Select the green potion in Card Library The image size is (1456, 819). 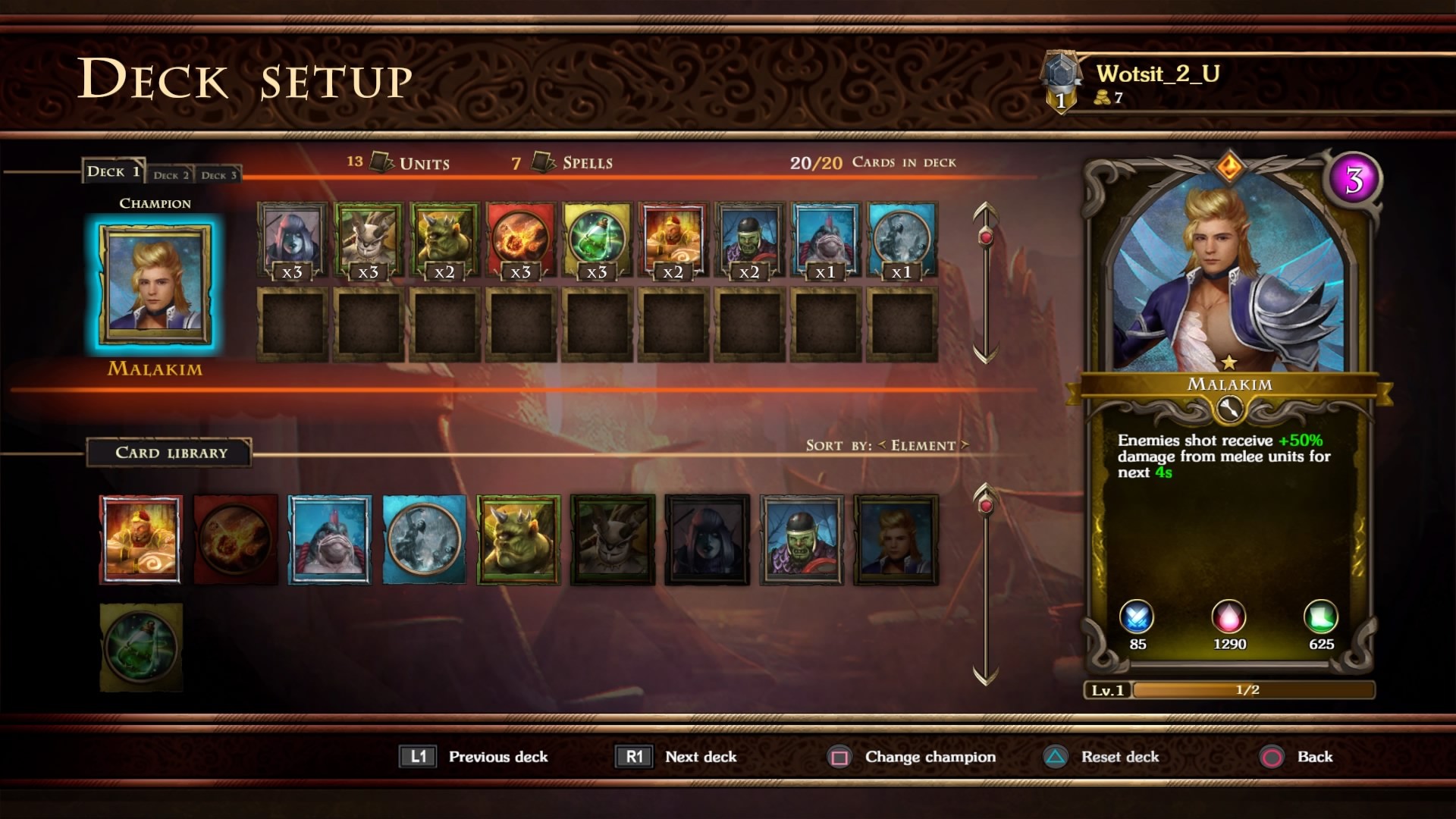tap(141, 647)
